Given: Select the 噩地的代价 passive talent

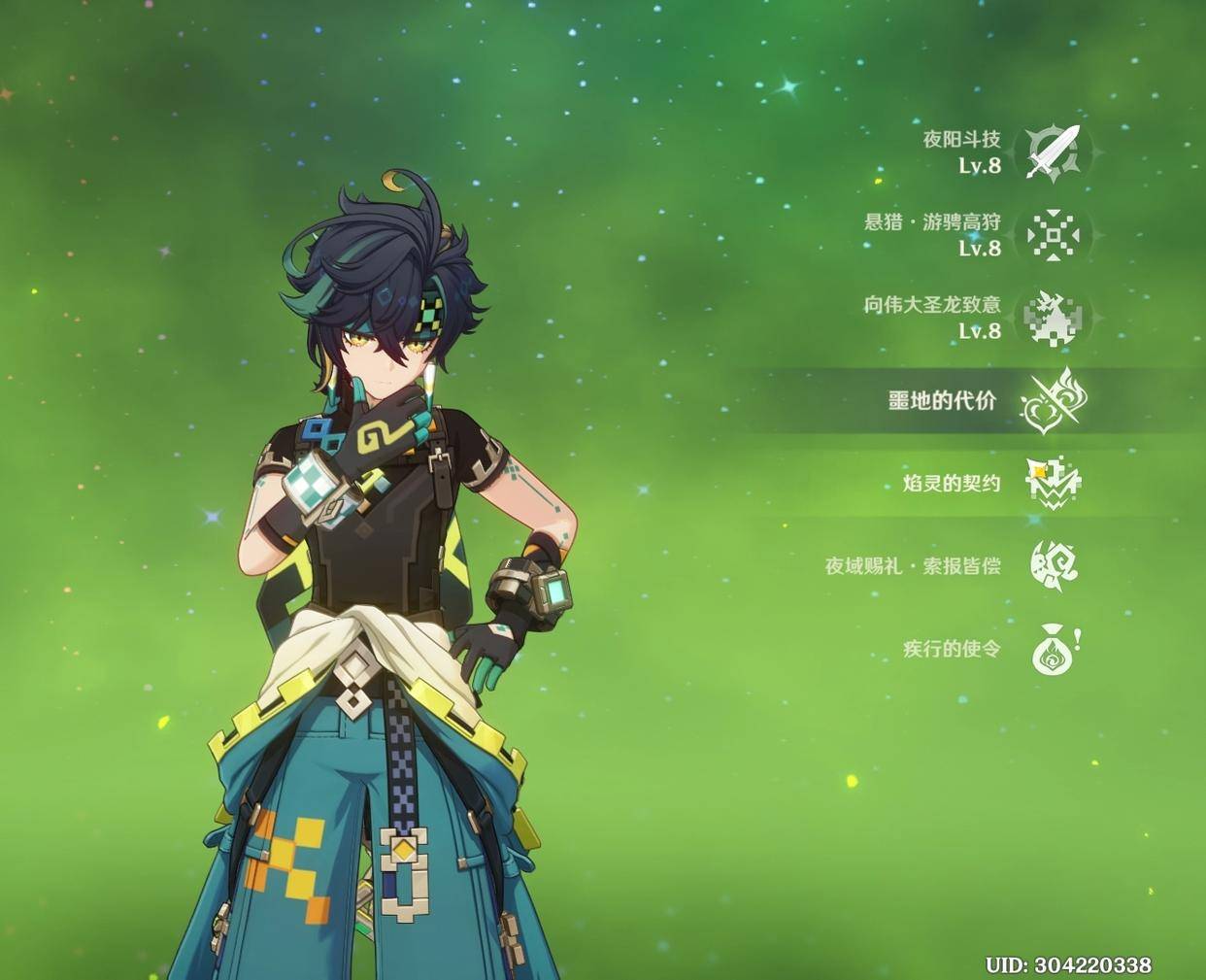Looking at the screenshot, I should [x=1054, y=400].
